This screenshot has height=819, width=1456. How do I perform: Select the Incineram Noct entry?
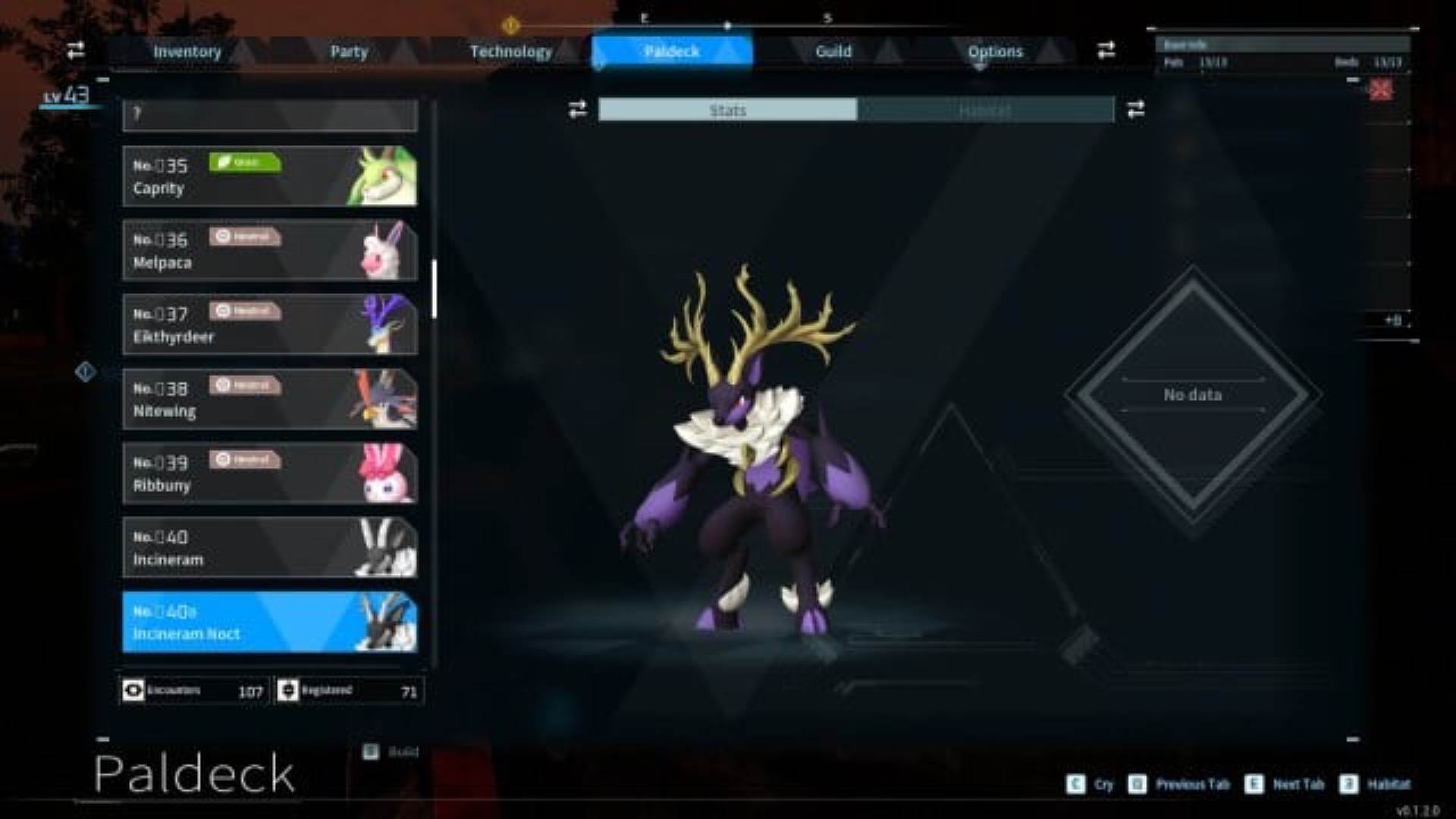click(x=269, y=622)
